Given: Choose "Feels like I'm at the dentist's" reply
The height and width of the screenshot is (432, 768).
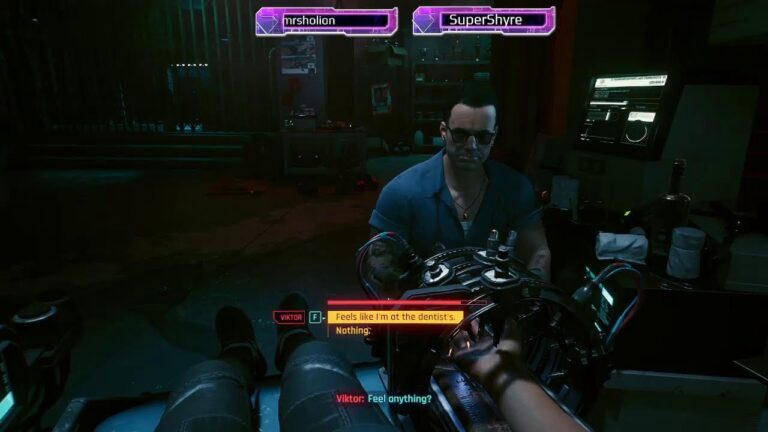Looking at the screenshot, I should (x=396, y=317).
